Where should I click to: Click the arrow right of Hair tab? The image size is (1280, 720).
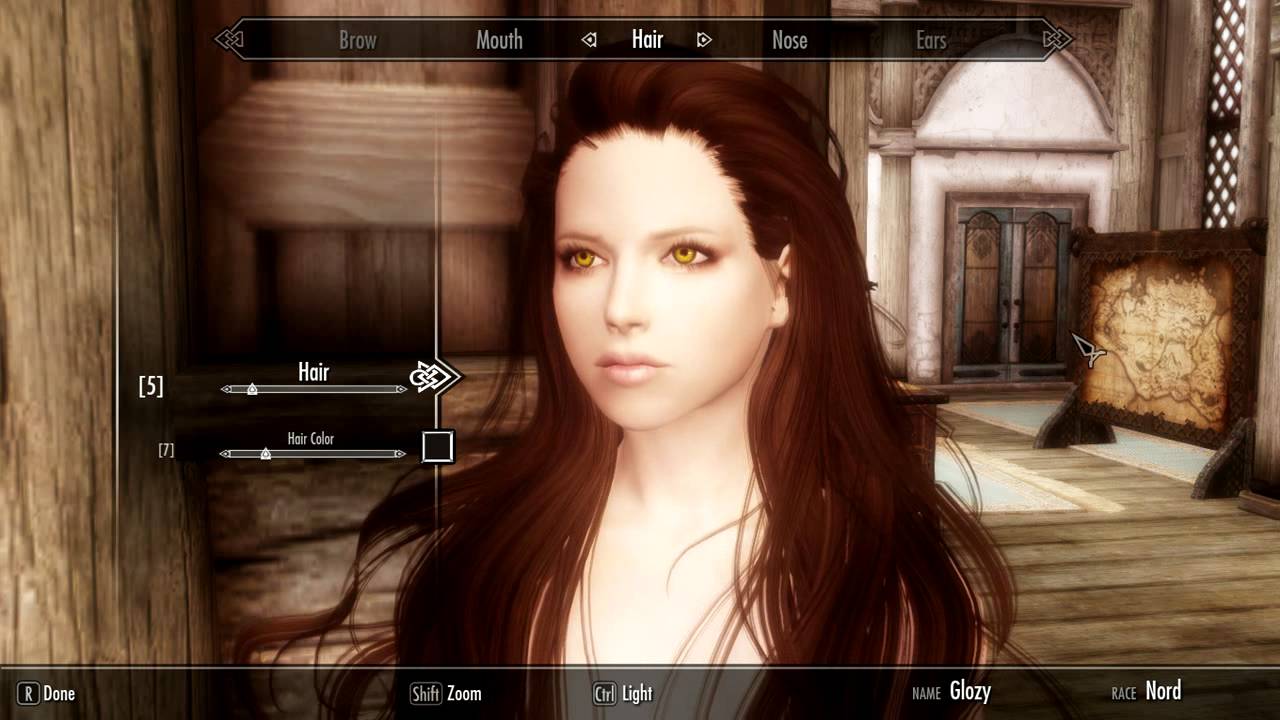coord(704,41)
